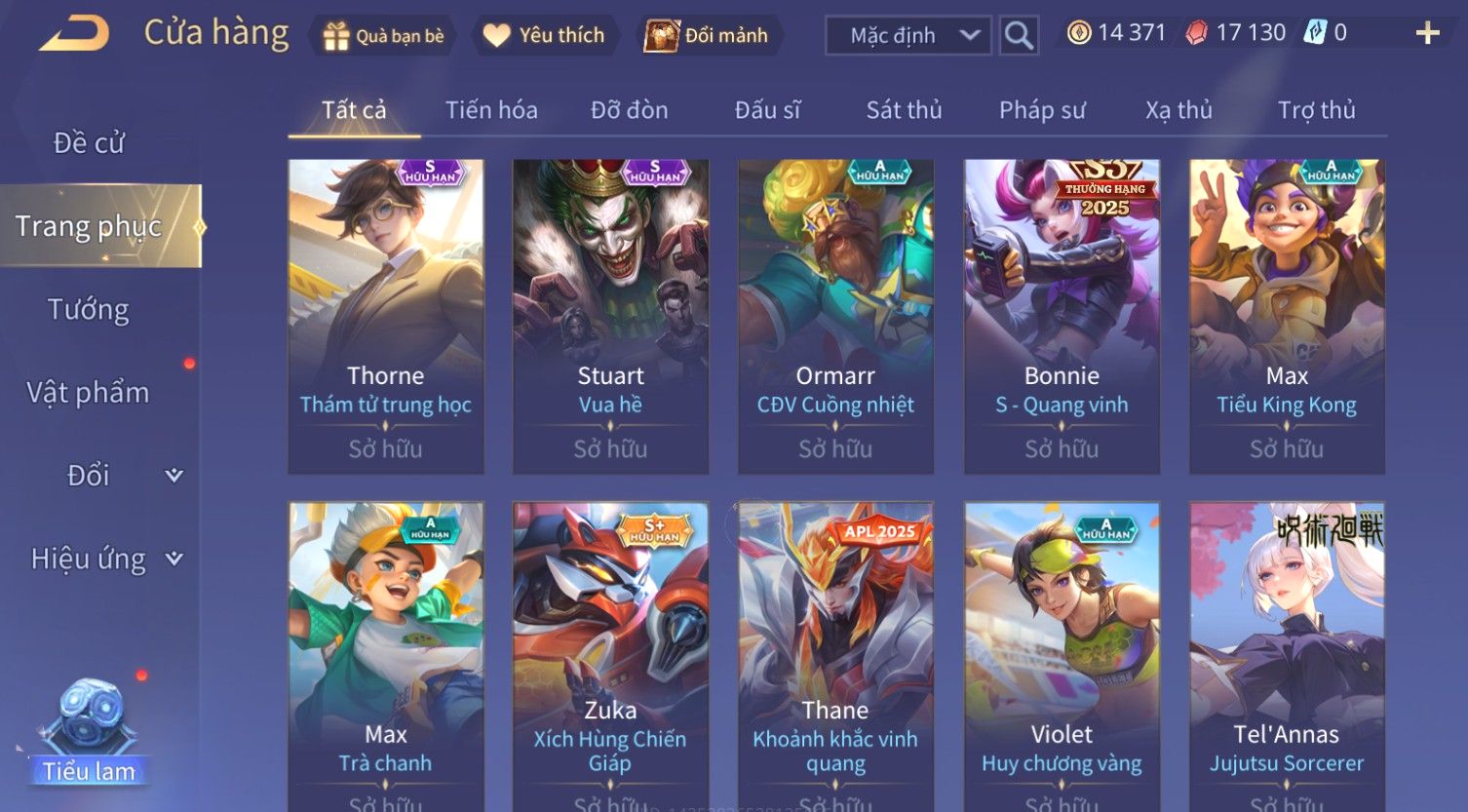Open Quà bạn bè gift menu
Screen dimensions: 1468x812
click(383, 36)
